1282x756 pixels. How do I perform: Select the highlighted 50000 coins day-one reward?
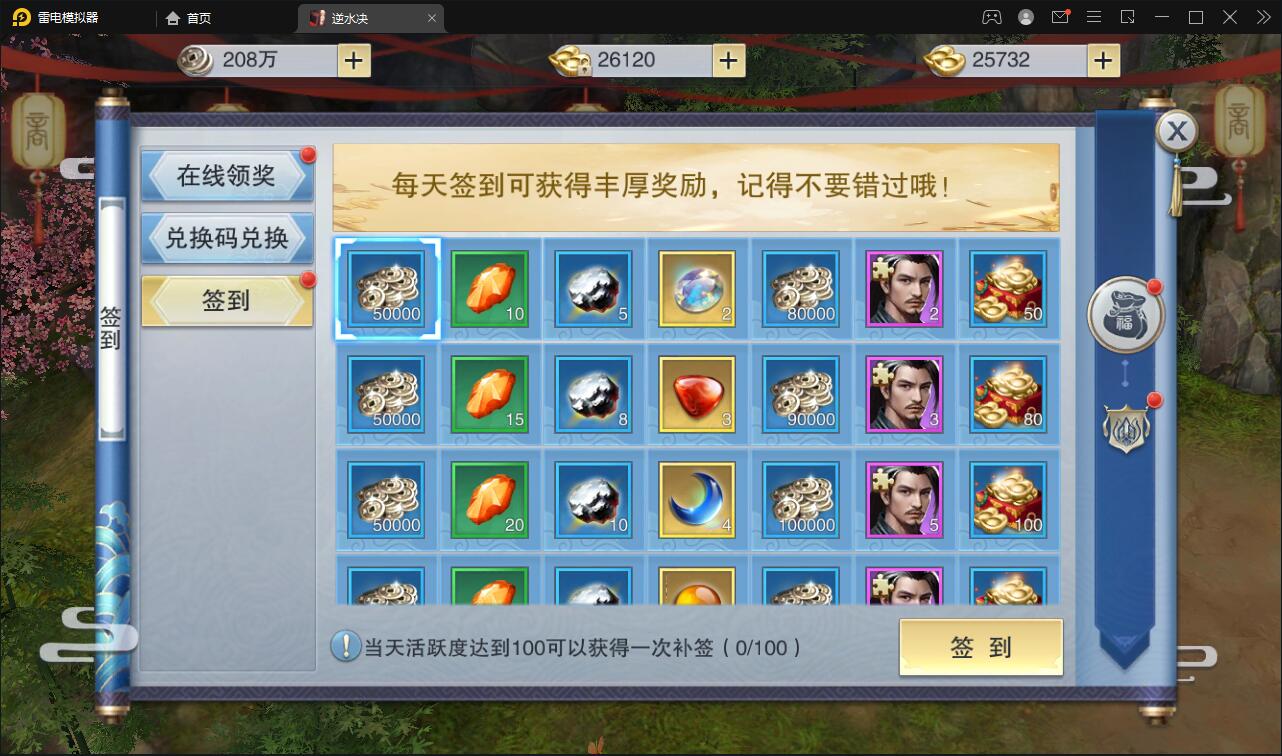[385, 290]
